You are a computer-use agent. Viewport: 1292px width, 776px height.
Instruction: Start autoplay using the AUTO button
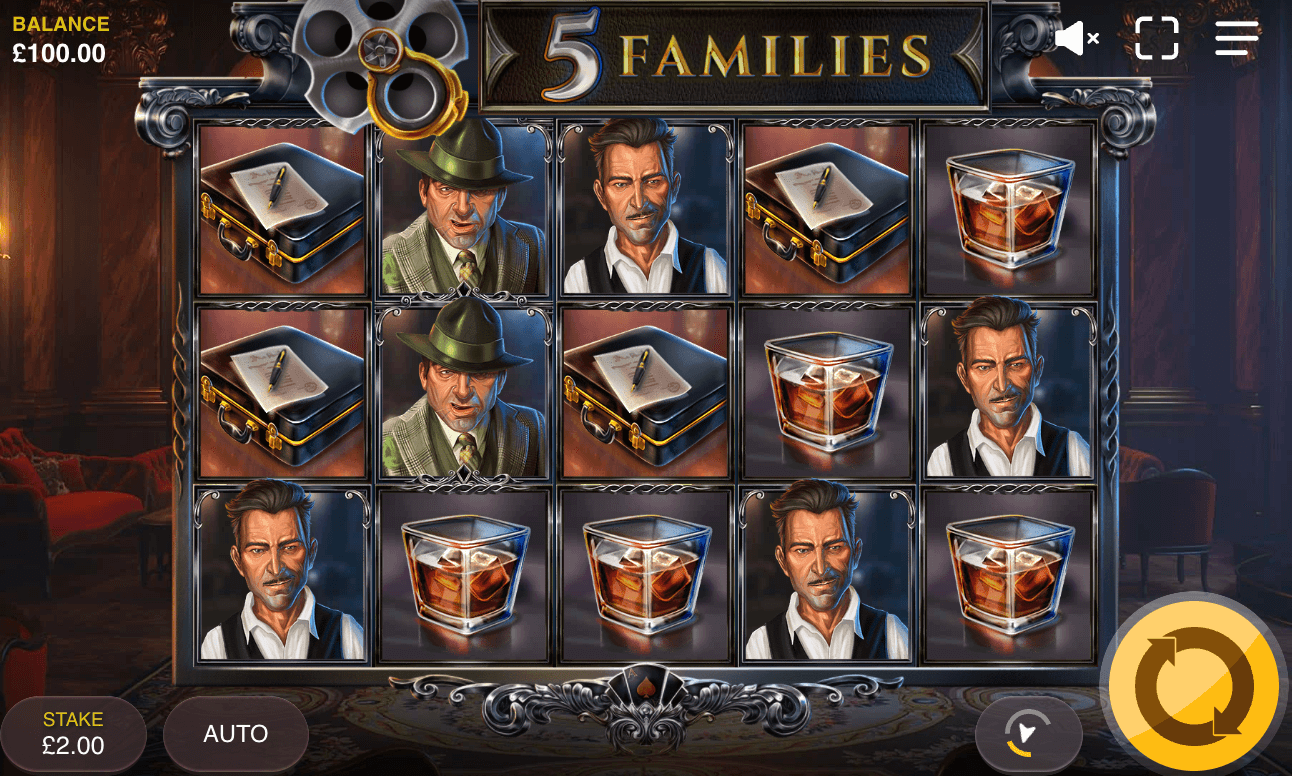click(x=236, y=733)
